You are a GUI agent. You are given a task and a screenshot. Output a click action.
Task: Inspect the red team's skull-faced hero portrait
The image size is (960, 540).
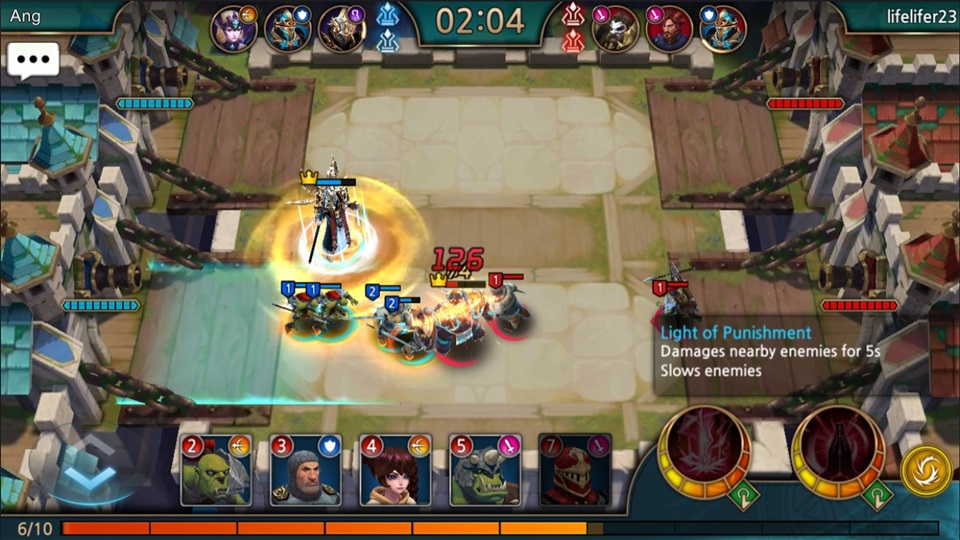click(615, 29)
